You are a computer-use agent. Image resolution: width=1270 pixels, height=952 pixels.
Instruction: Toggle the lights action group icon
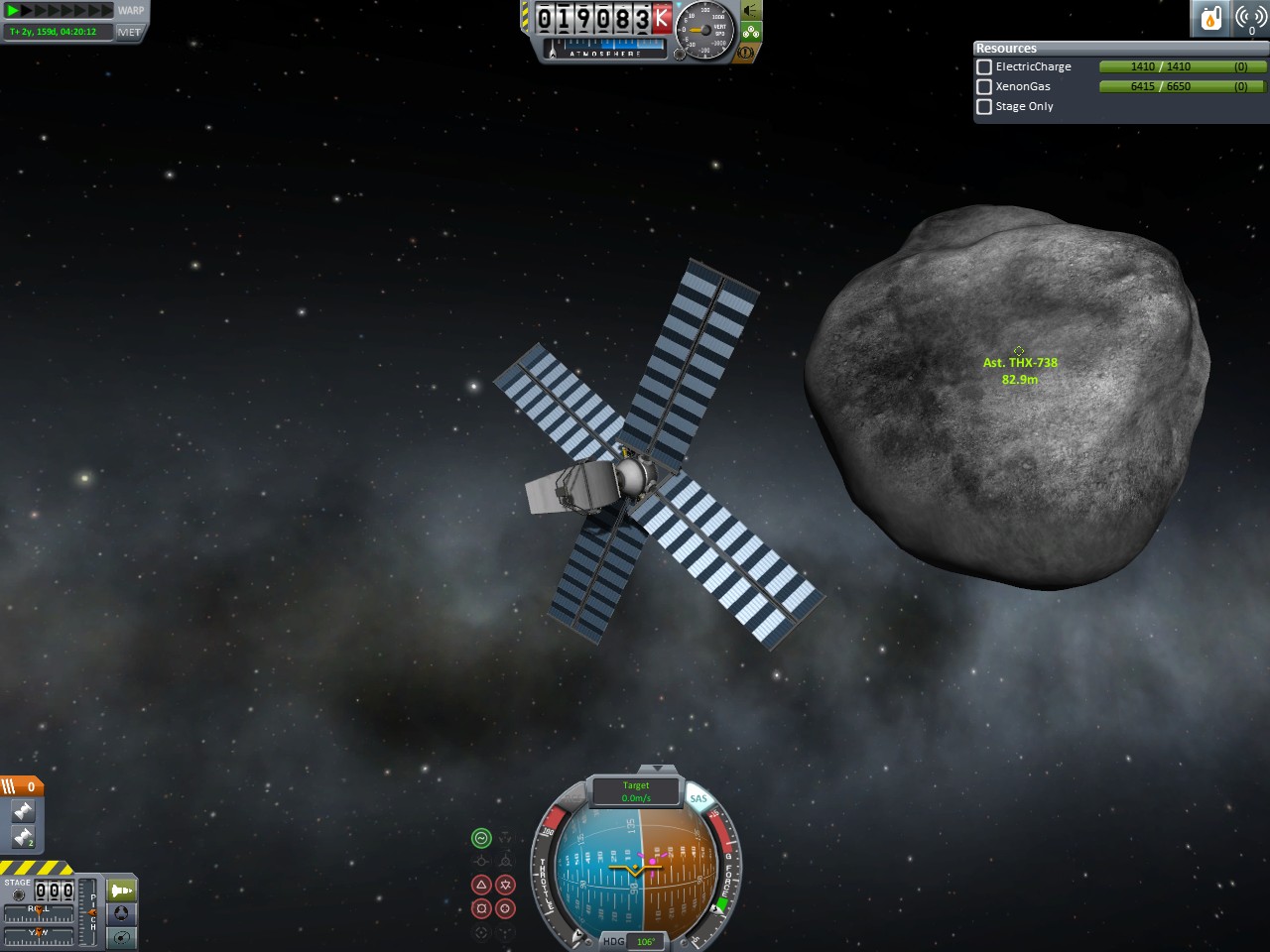[x=751, y=11]
